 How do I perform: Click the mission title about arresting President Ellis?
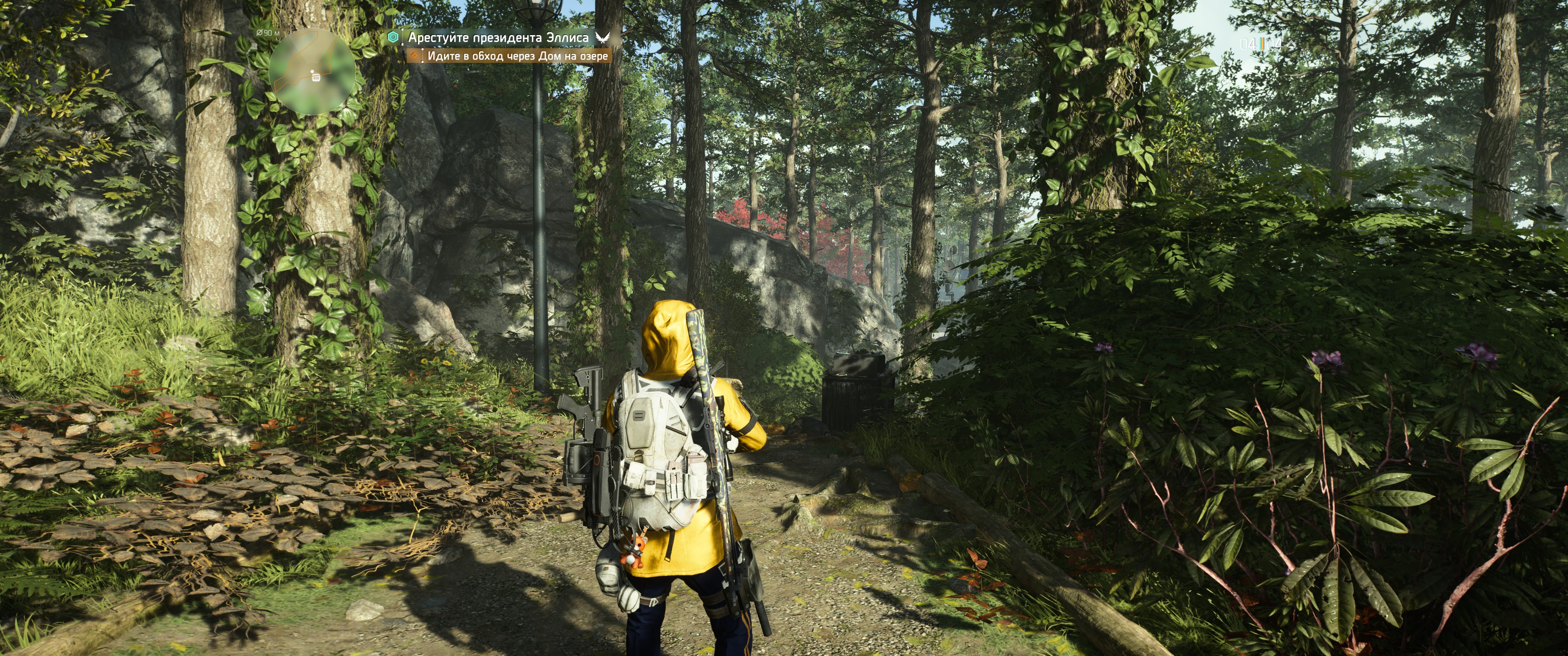[498, 38]
